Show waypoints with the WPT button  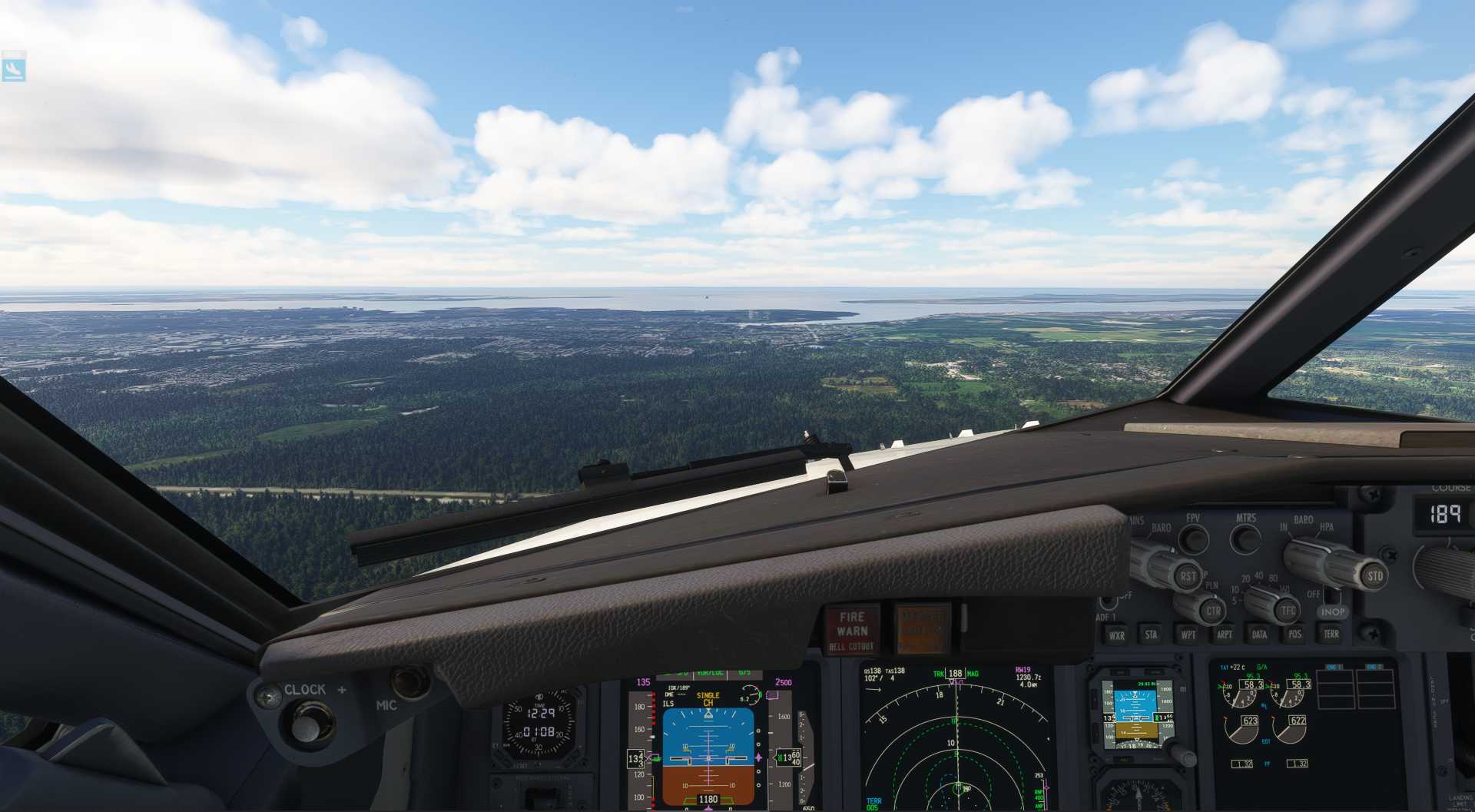pos(1188,635)
